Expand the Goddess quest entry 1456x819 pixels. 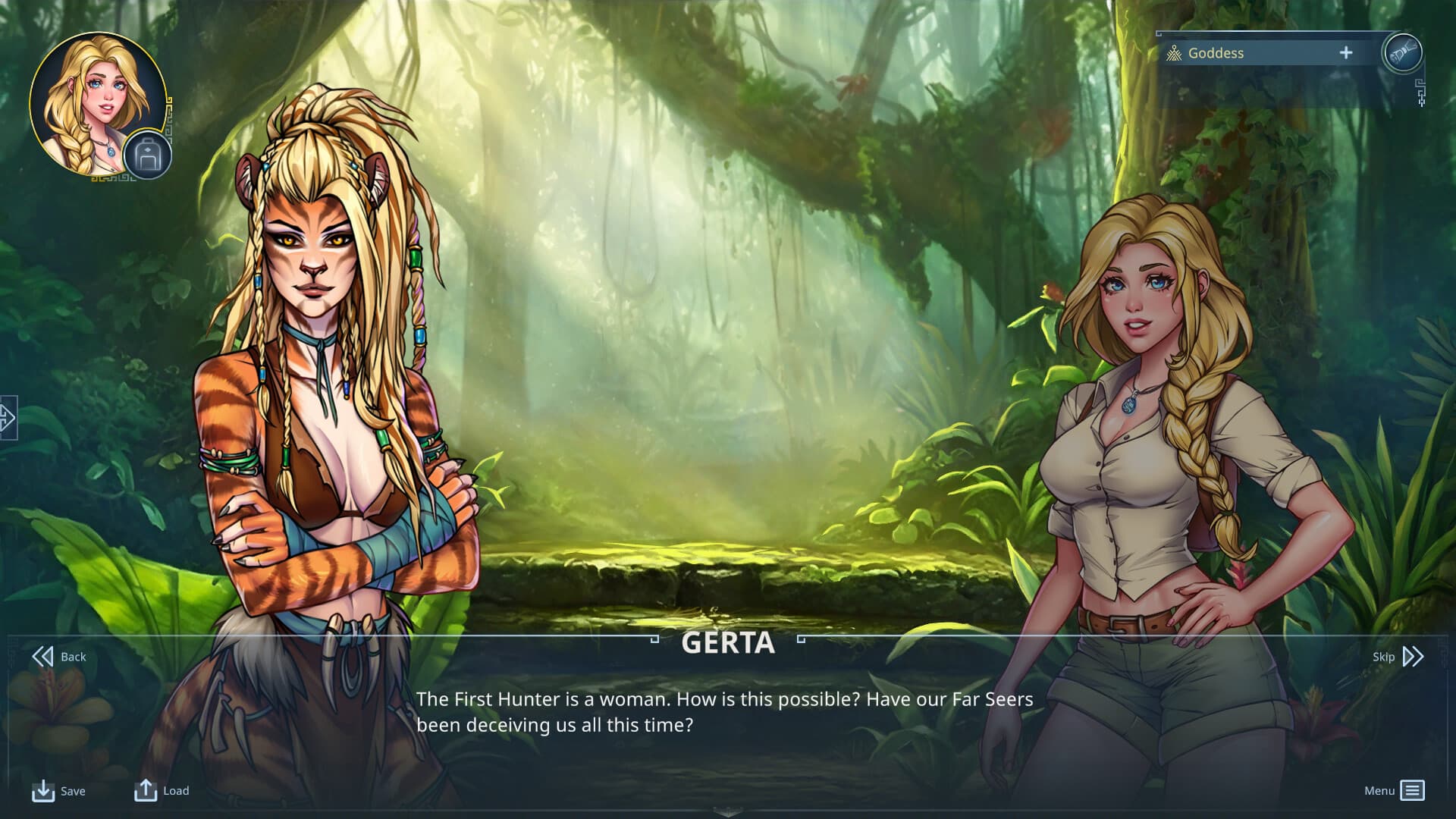pyautogui.click(x=1345, y=53)
